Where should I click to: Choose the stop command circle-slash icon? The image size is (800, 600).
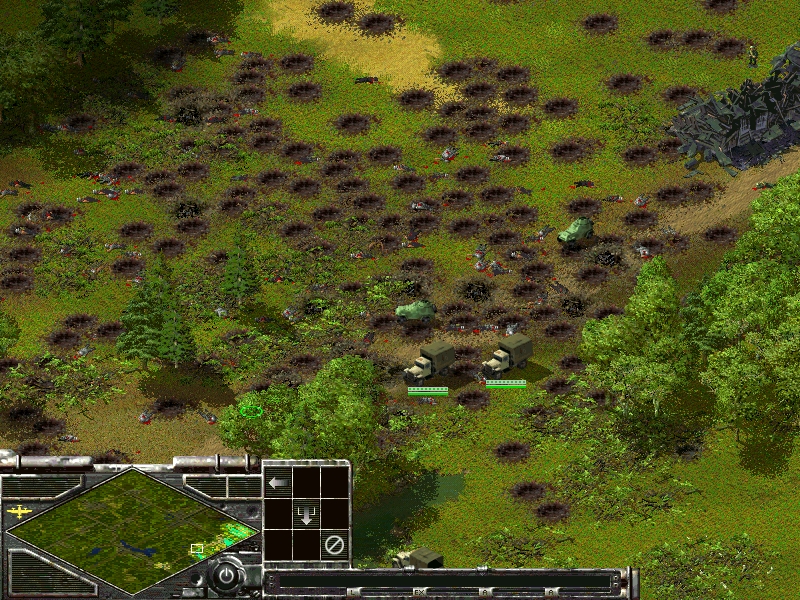(336, 545)
